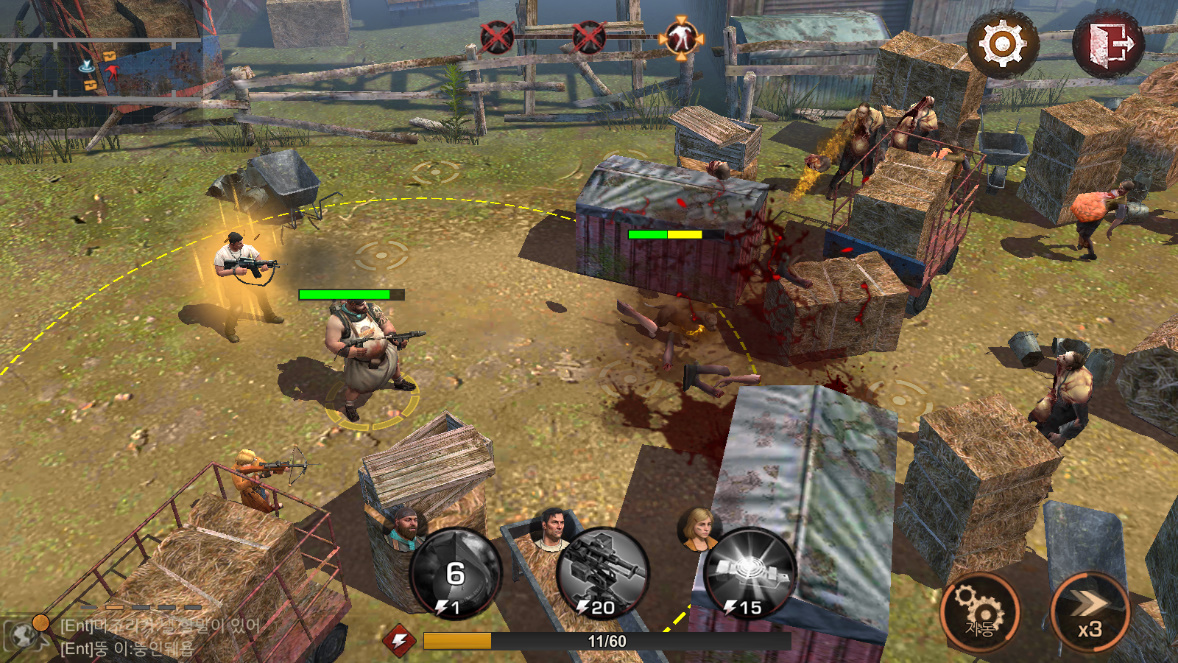Viewport: 1178px width, 663px height.
Task: Open the [Ent] chat message log
Action: pos(160,634)
